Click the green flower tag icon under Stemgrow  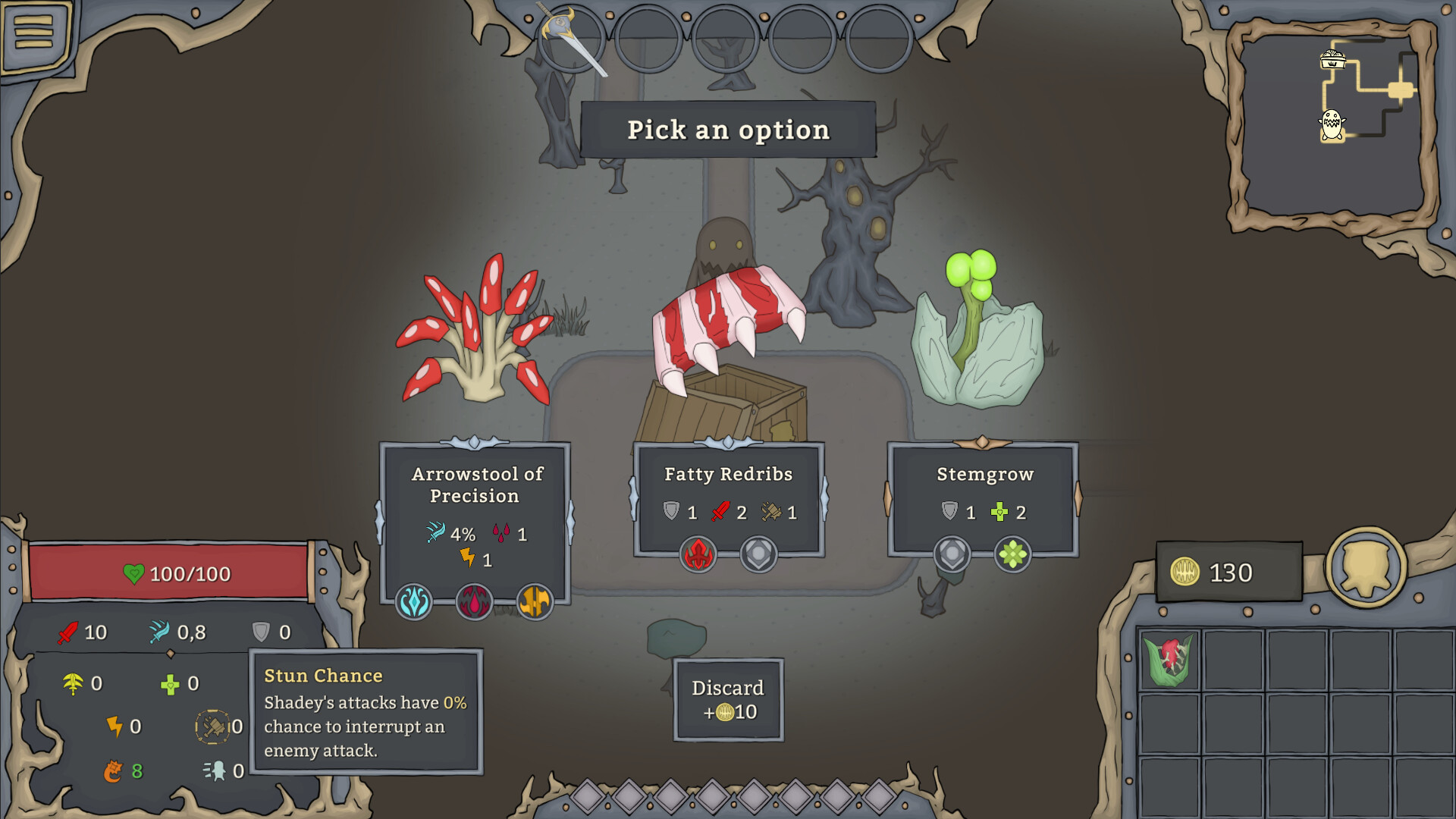coord(1013,554)
